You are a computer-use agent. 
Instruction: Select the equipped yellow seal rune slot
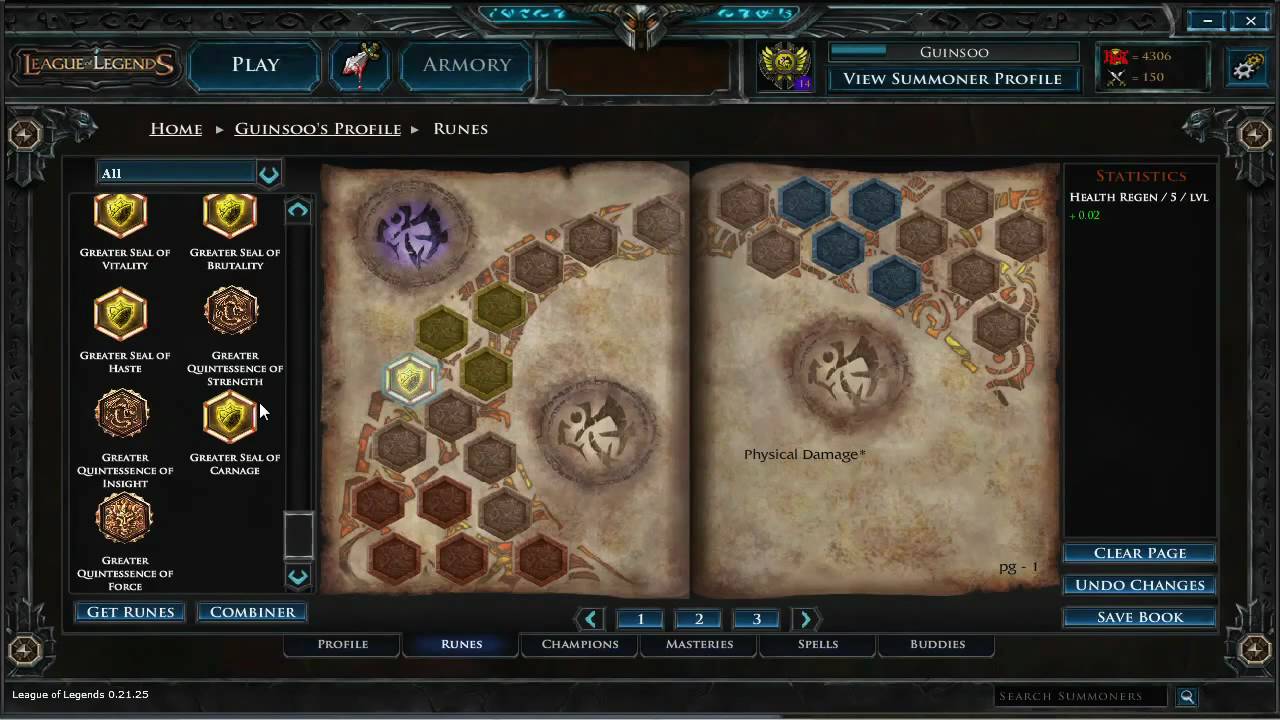tap(410, 378)
